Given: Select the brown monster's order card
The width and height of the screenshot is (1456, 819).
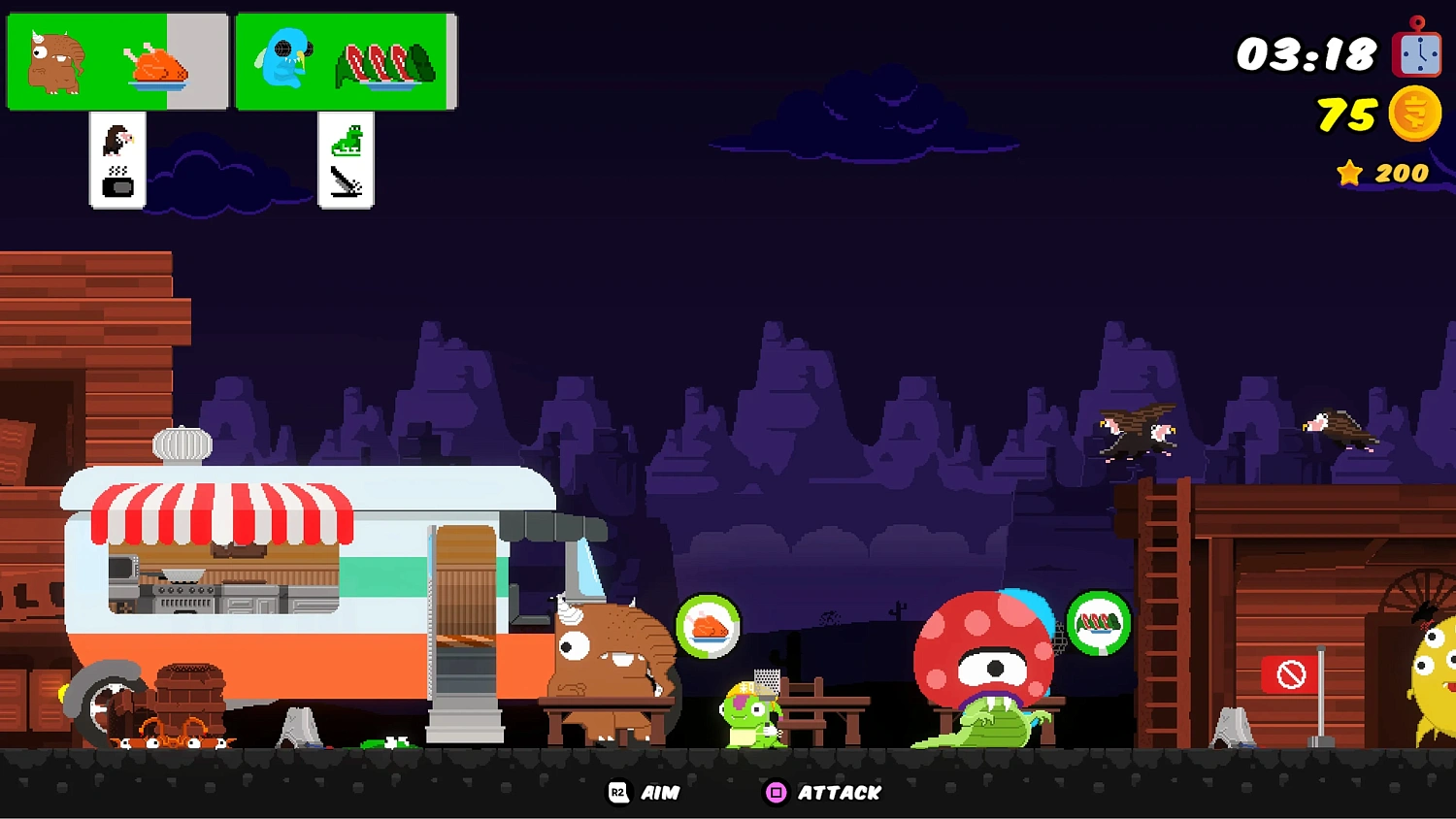Looking at the screenshot, I should [116, 60].
